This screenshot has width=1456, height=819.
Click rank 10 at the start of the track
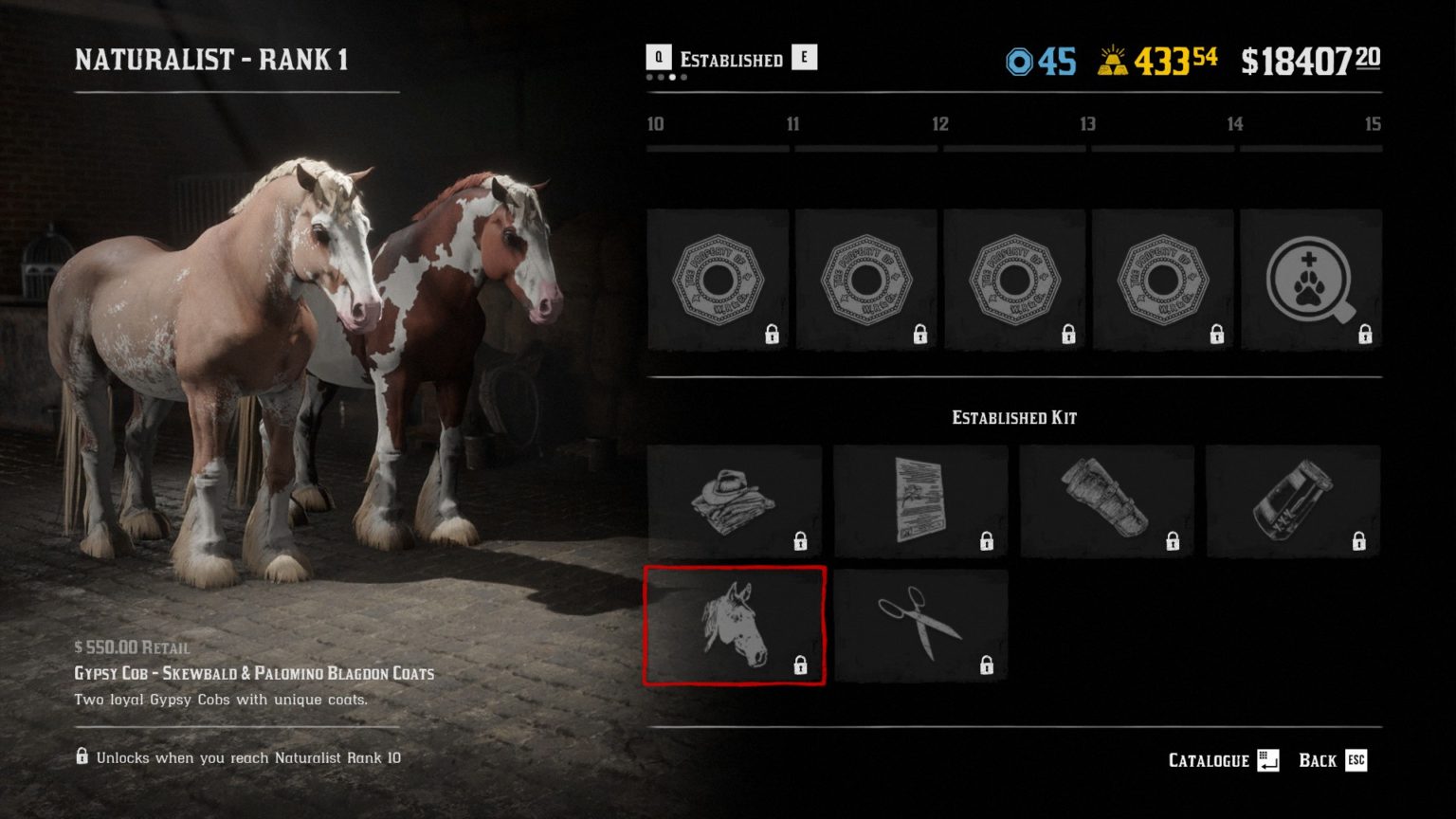[x=655, y=124]
